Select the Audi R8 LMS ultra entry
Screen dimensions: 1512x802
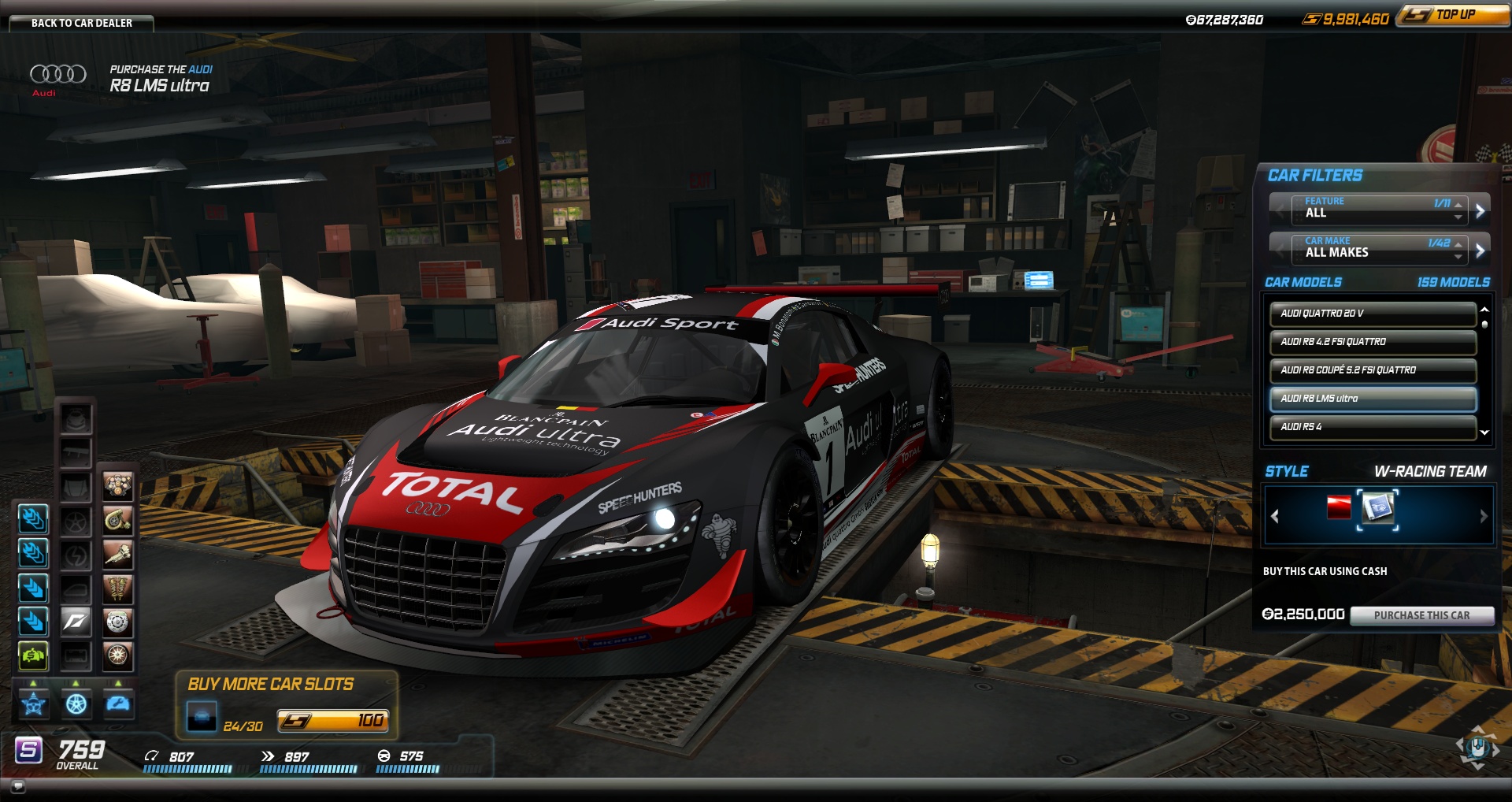[1372, 399]
